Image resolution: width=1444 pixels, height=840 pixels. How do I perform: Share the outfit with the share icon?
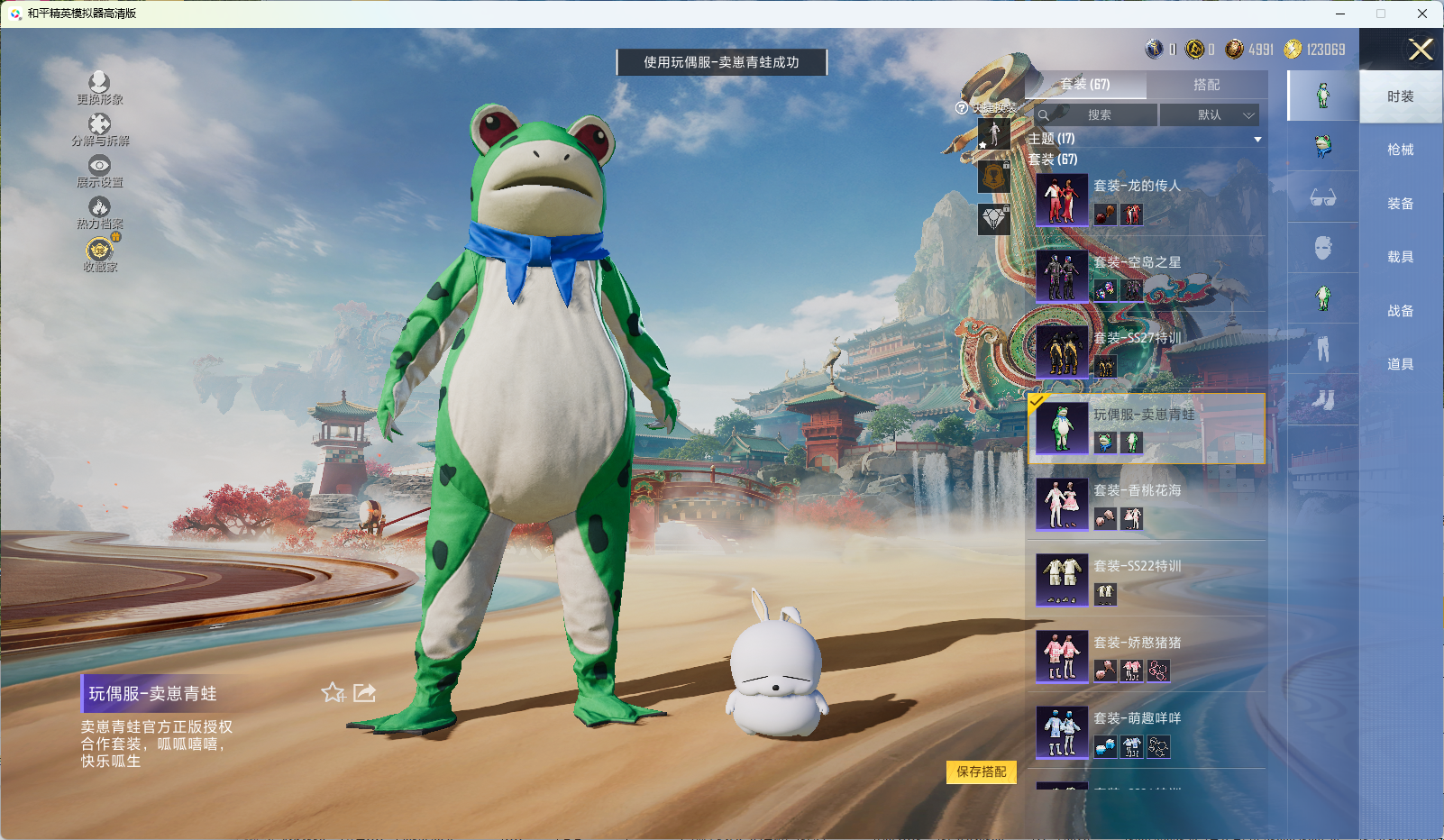(x=364, y=692)
